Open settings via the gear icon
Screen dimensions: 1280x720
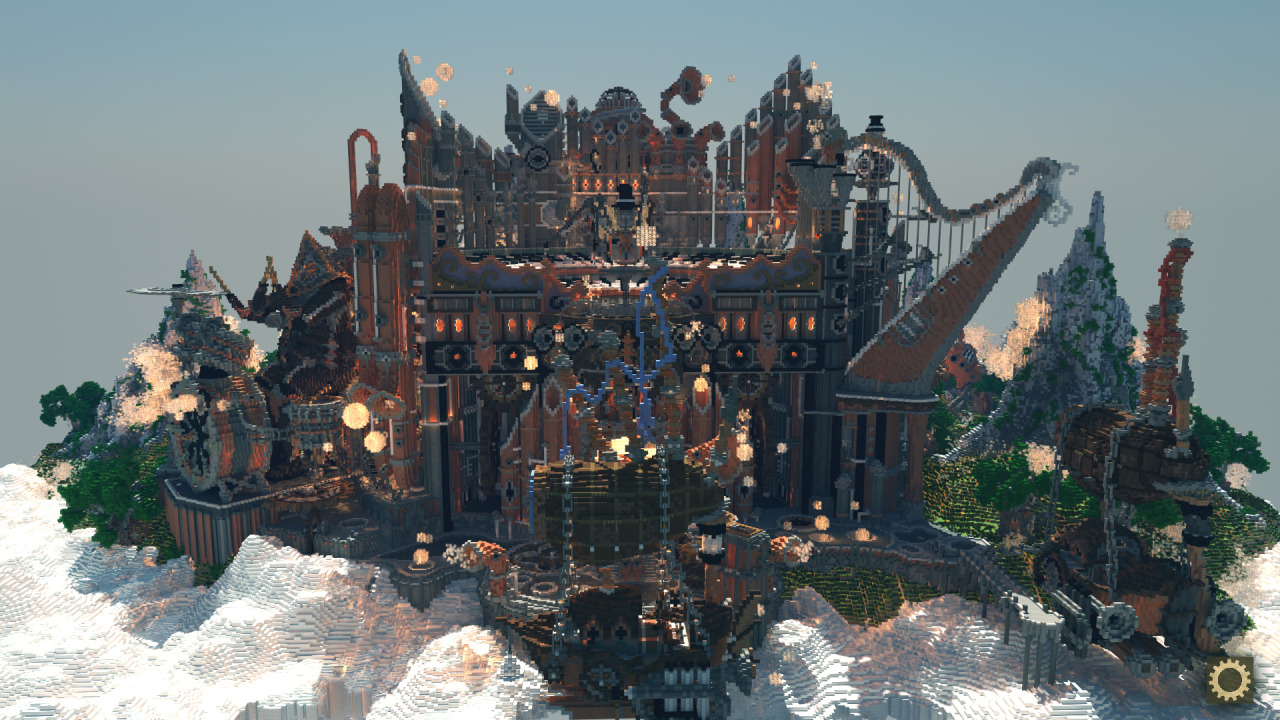click(1229, 681)
